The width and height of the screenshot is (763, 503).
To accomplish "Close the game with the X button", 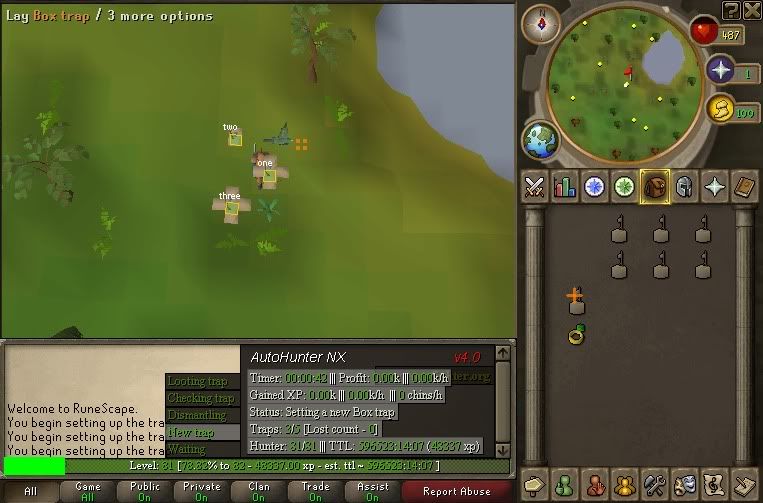I will point(751,9).
